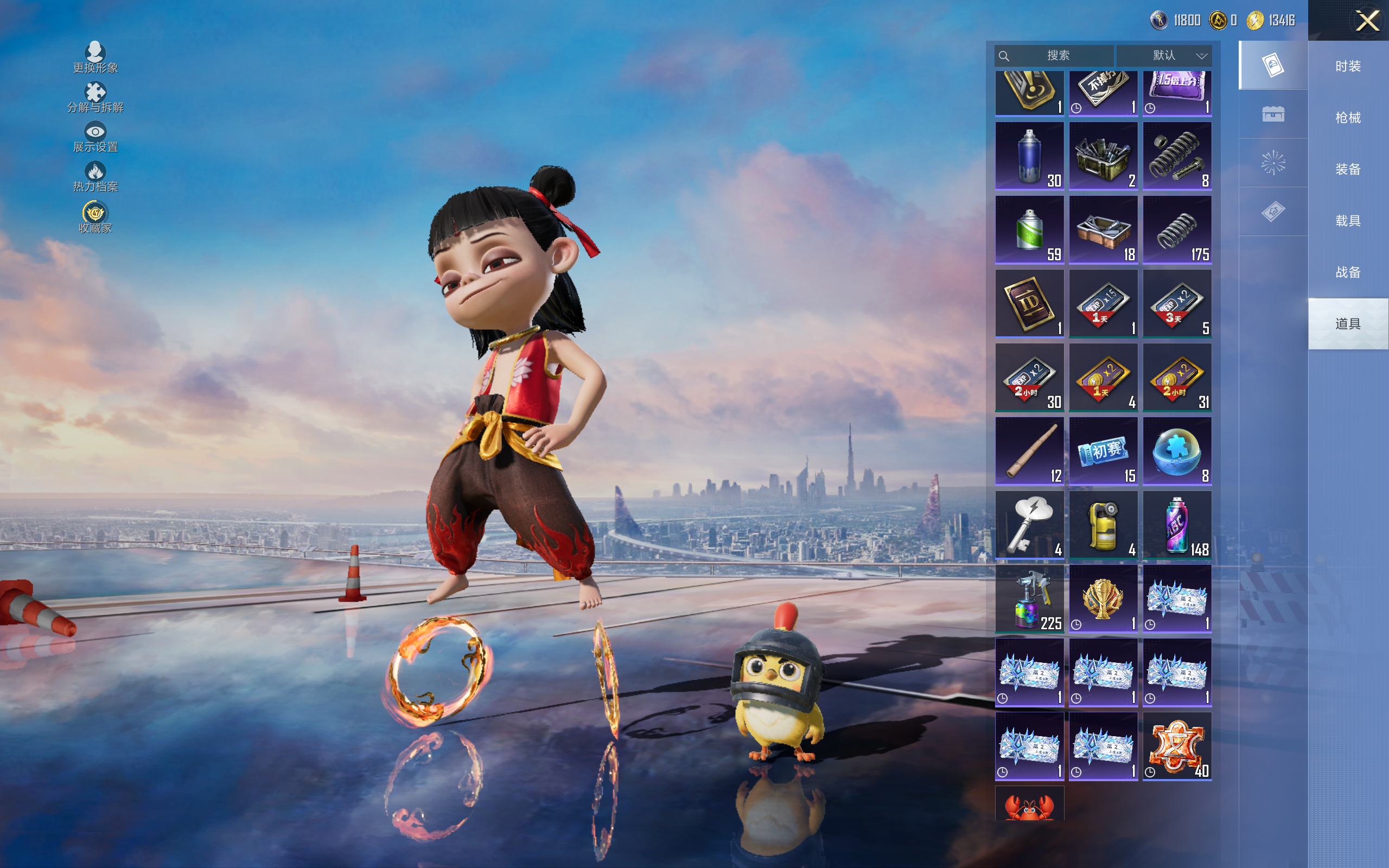Select the 装备 tab
This screenshot has width=1389, height=868.
tap(1348, 169)
